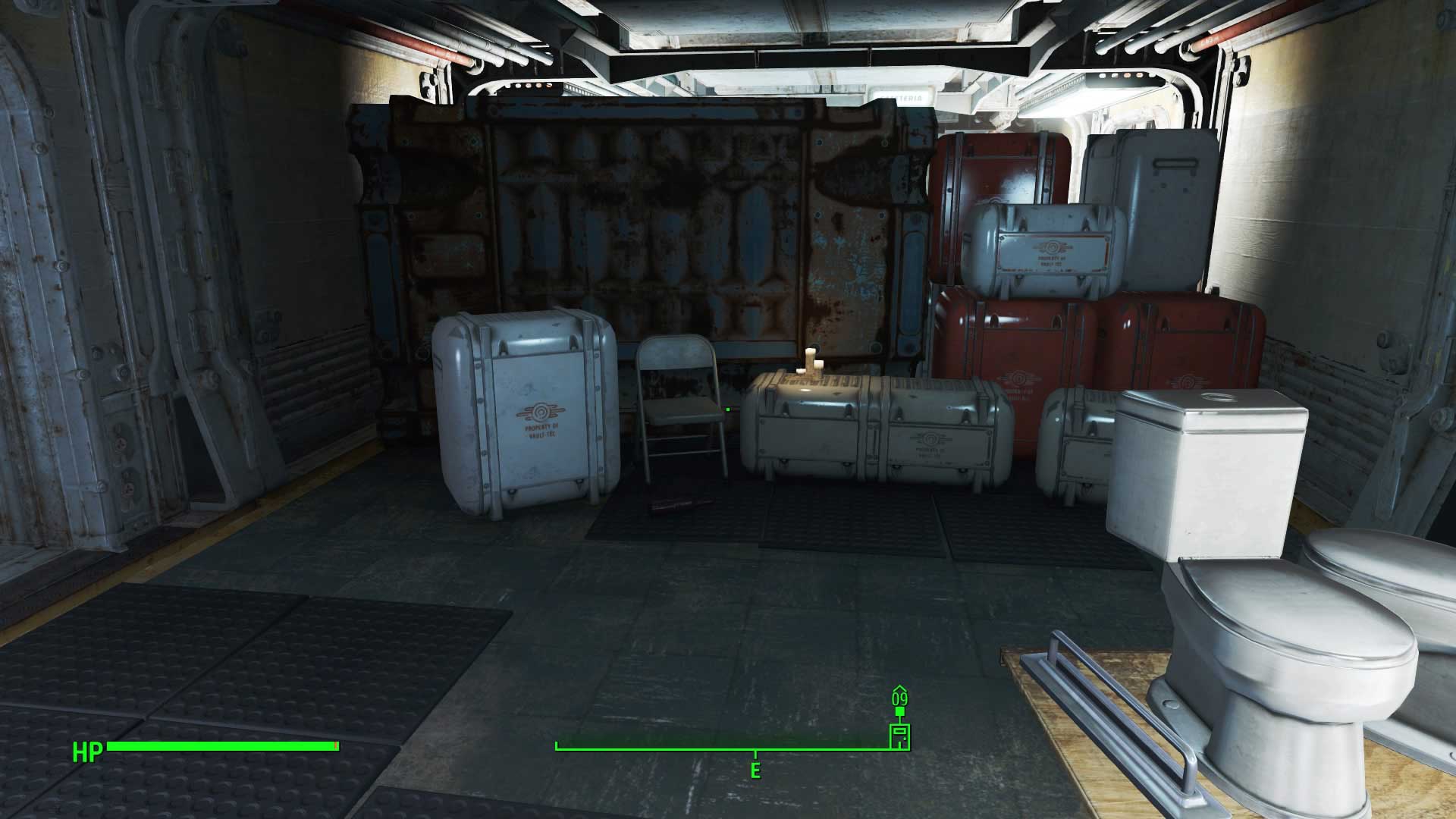Select the folding metal chair
Image resolution: width=1456 pixels, height=819 pixels.
[677, 409]
